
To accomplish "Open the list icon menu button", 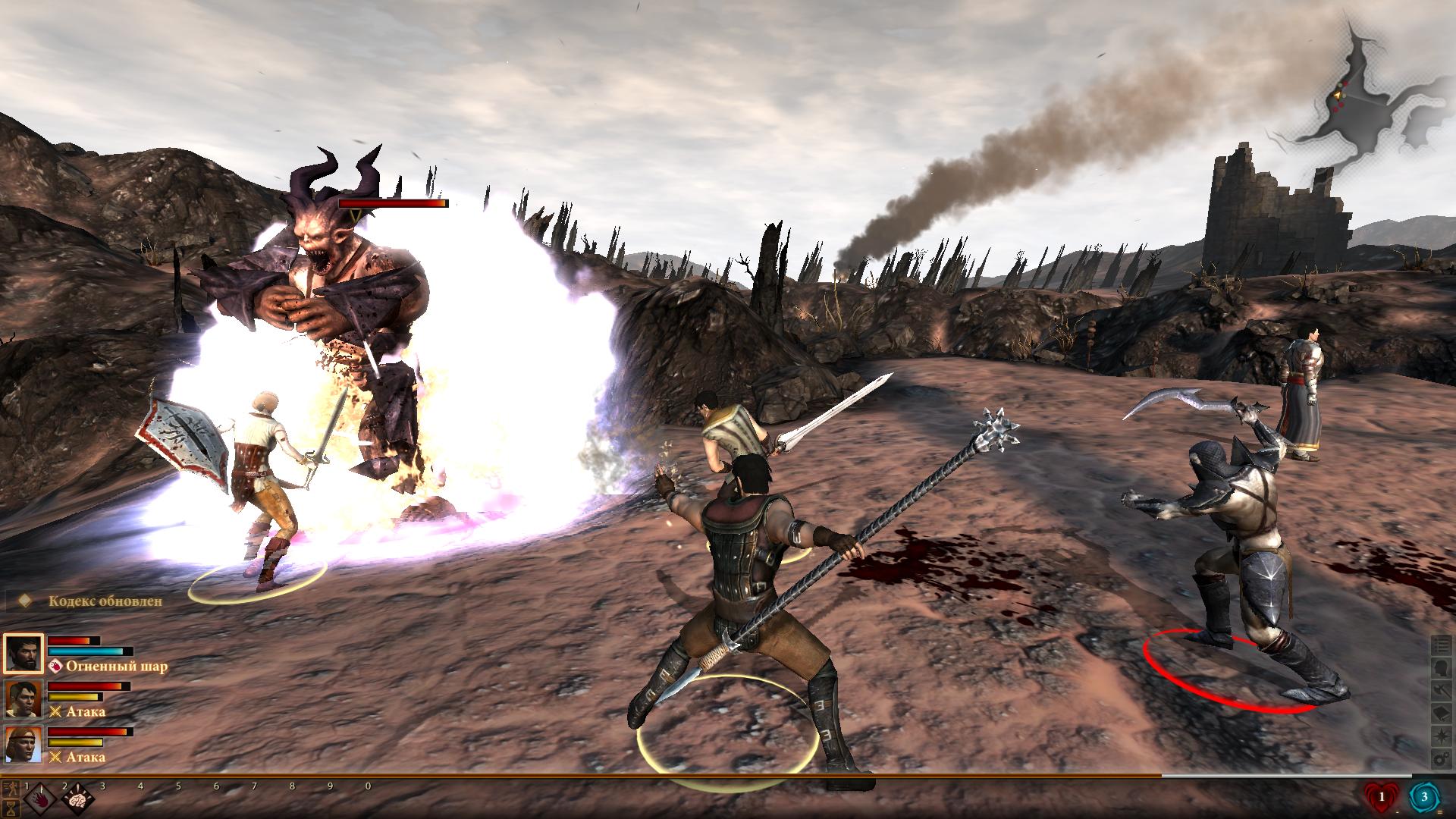I will pyautogui.click(x=1441, y=645).
